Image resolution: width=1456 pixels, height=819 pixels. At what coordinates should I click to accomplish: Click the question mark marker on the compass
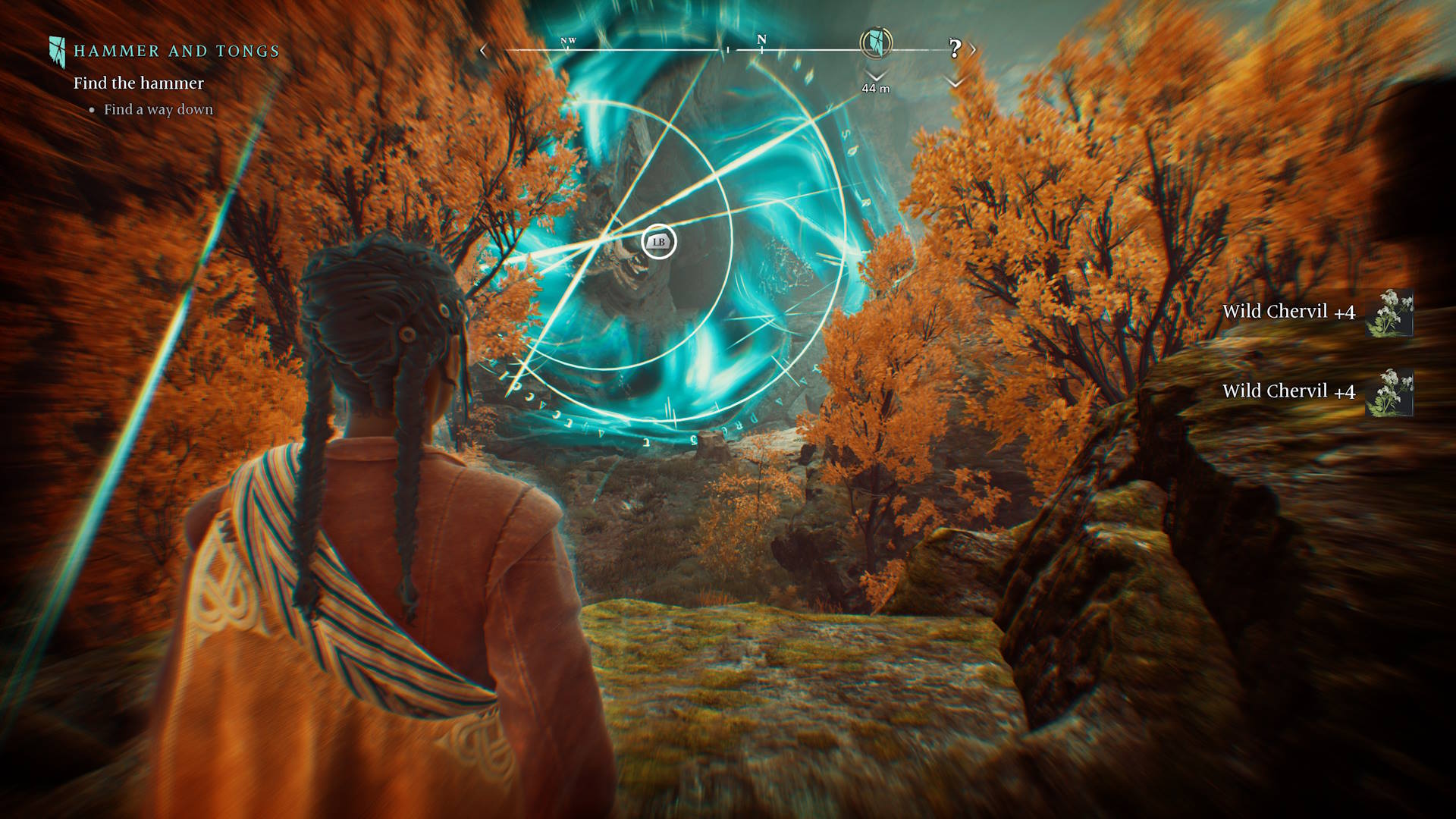click(955, 49)
